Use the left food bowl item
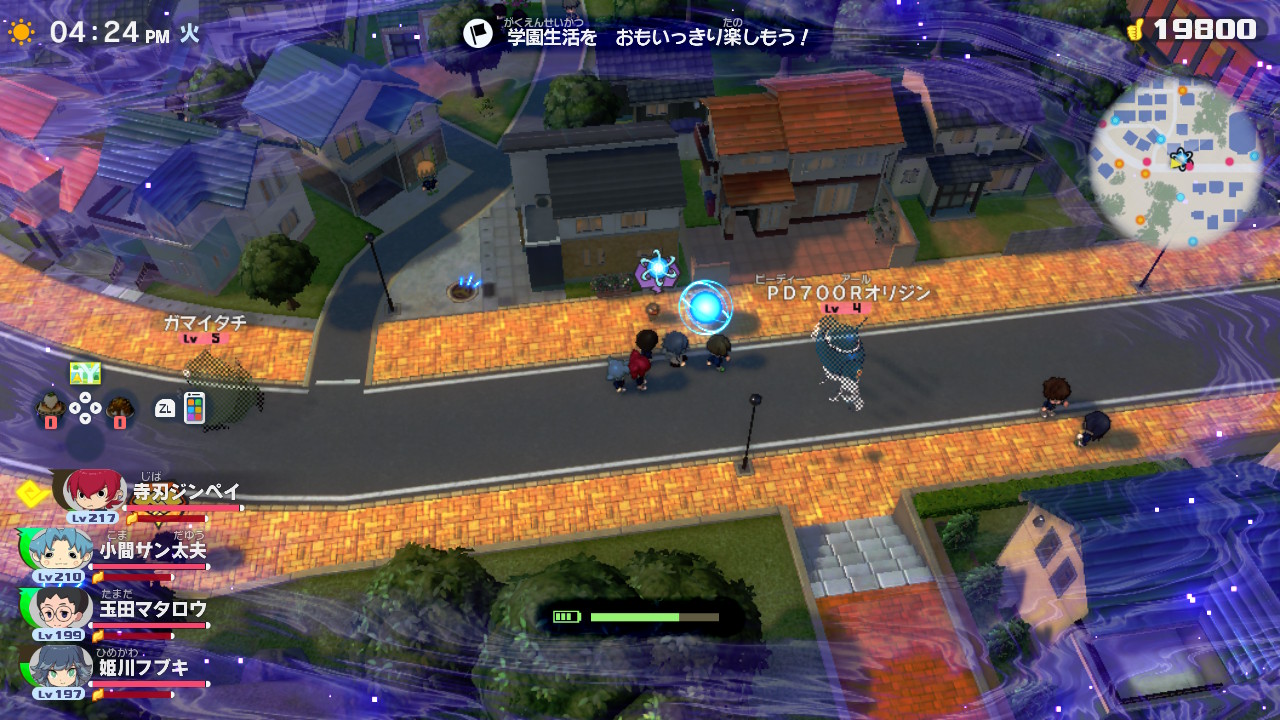Image resolution: width=1280 pixels, height=720 pixels. [x=50, y=407]
